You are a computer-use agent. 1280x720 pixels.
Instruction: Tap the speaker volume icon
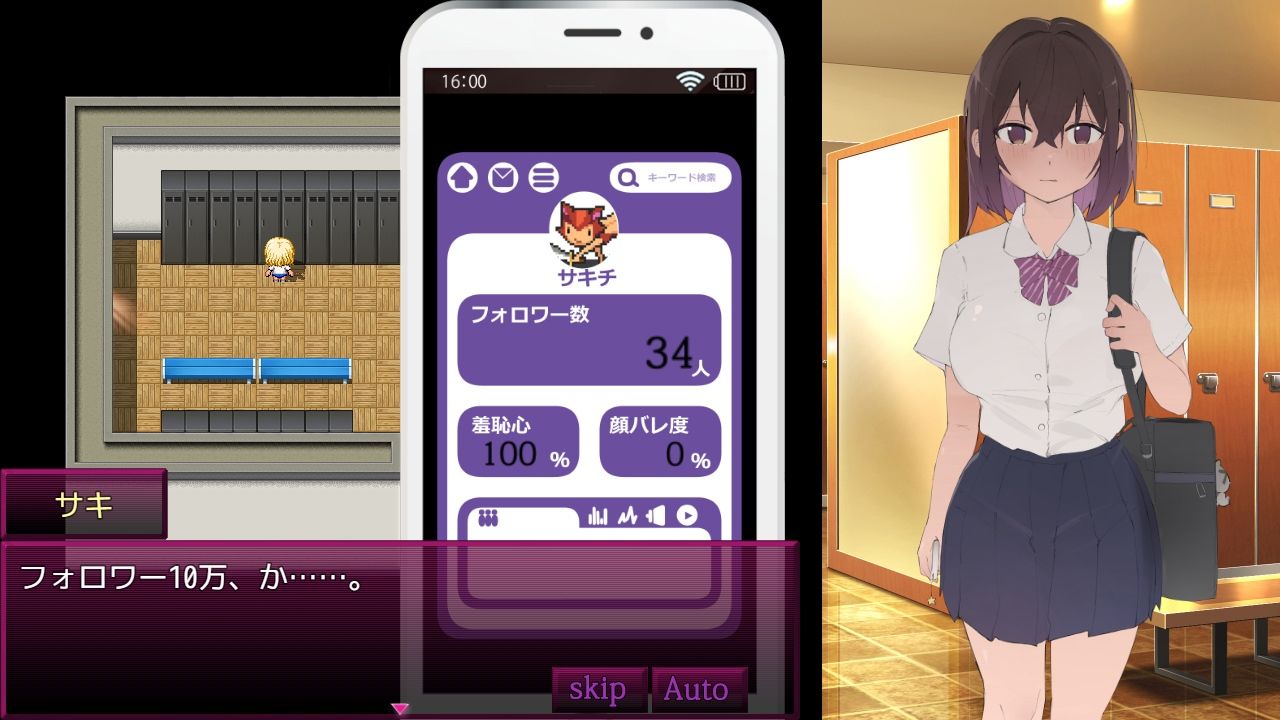[x=657, y=517]
